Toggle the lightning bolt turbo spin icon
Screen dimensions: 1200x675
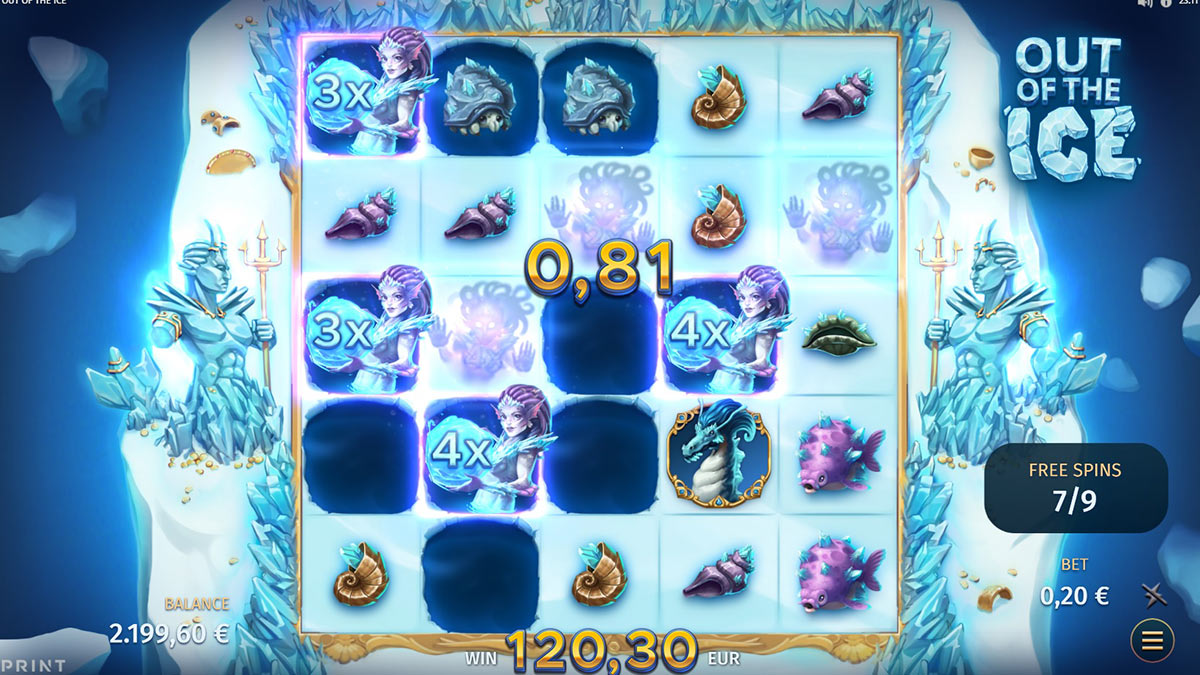pyautogui.click(x=1154, y=596)
